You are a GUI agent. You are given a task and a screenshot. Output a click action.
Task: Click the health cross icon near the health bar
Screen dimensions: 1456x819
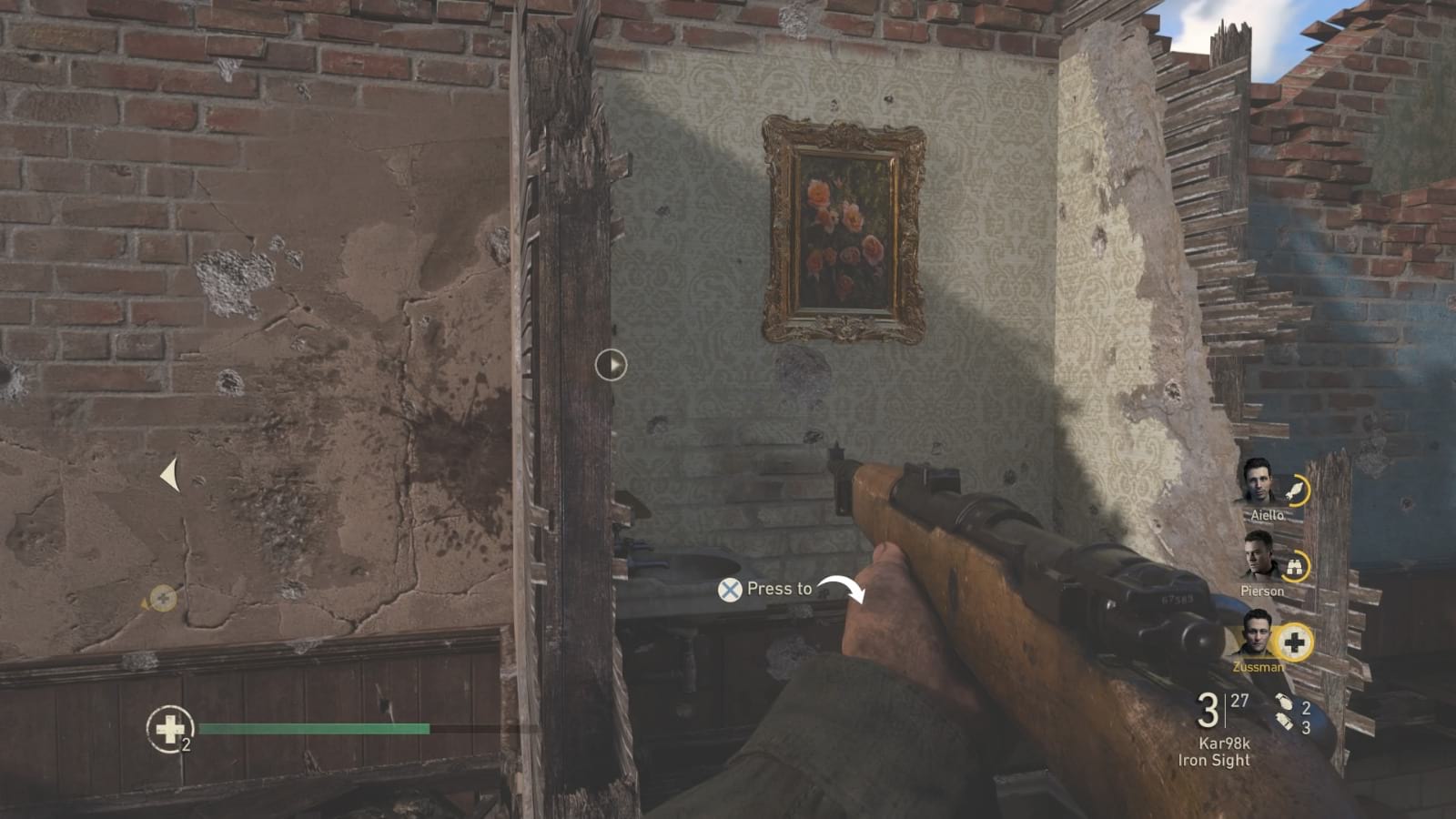[x=169, y=728]
